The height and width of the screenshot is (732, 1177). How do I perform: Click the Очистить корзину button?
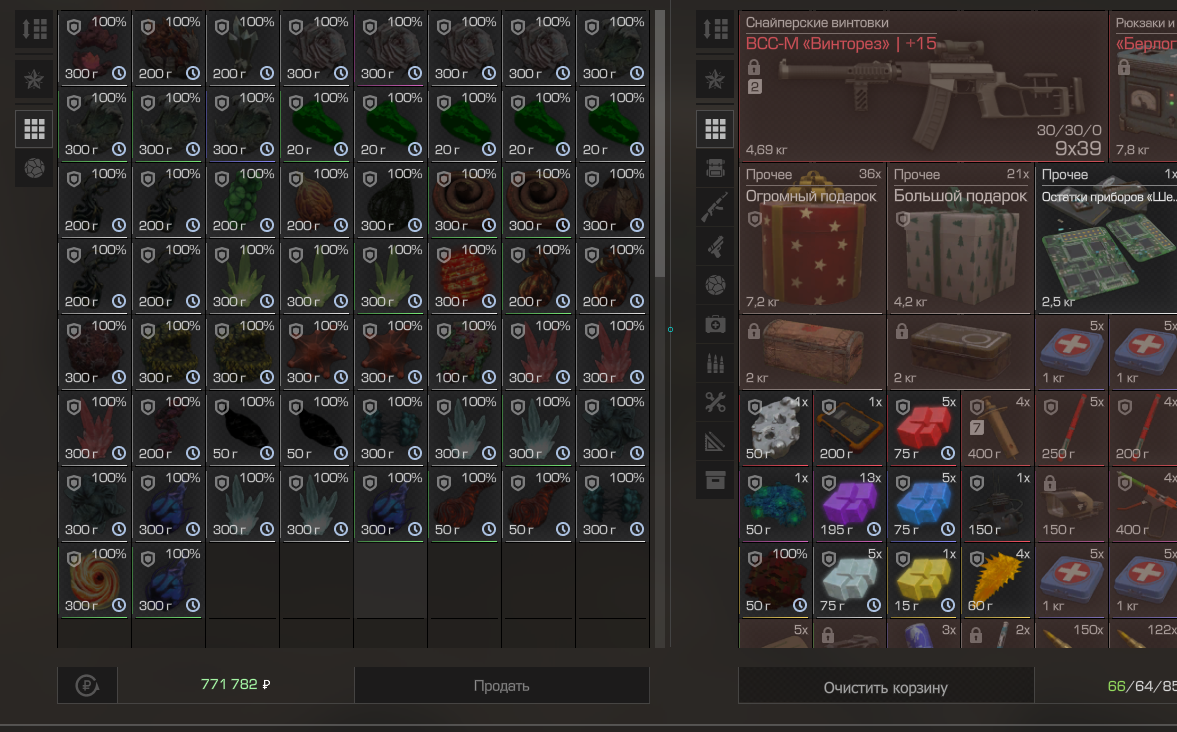(x=885, y=687)
